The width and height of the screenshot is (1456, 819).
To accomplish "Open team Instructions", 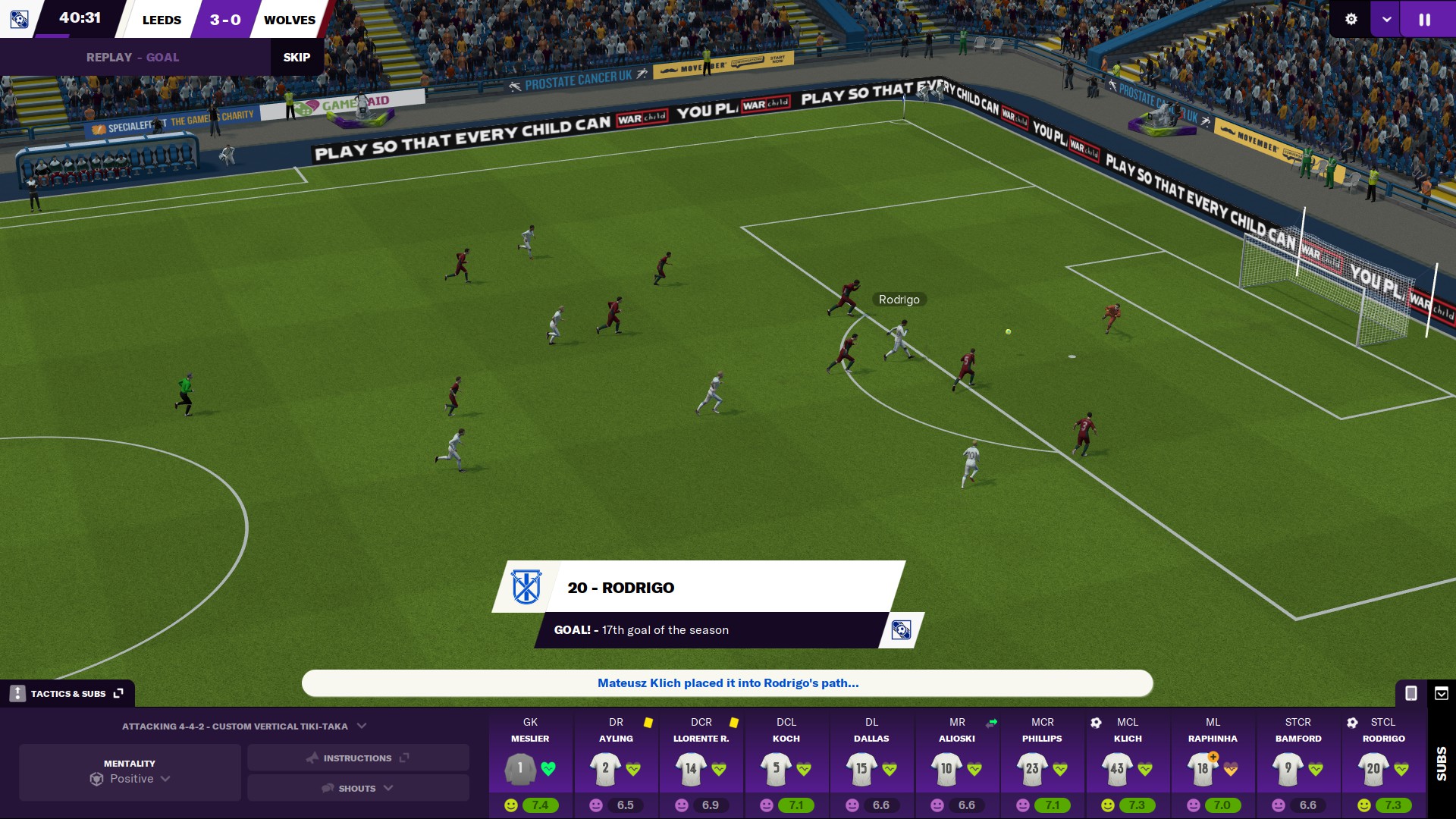I will coord(358,758).
